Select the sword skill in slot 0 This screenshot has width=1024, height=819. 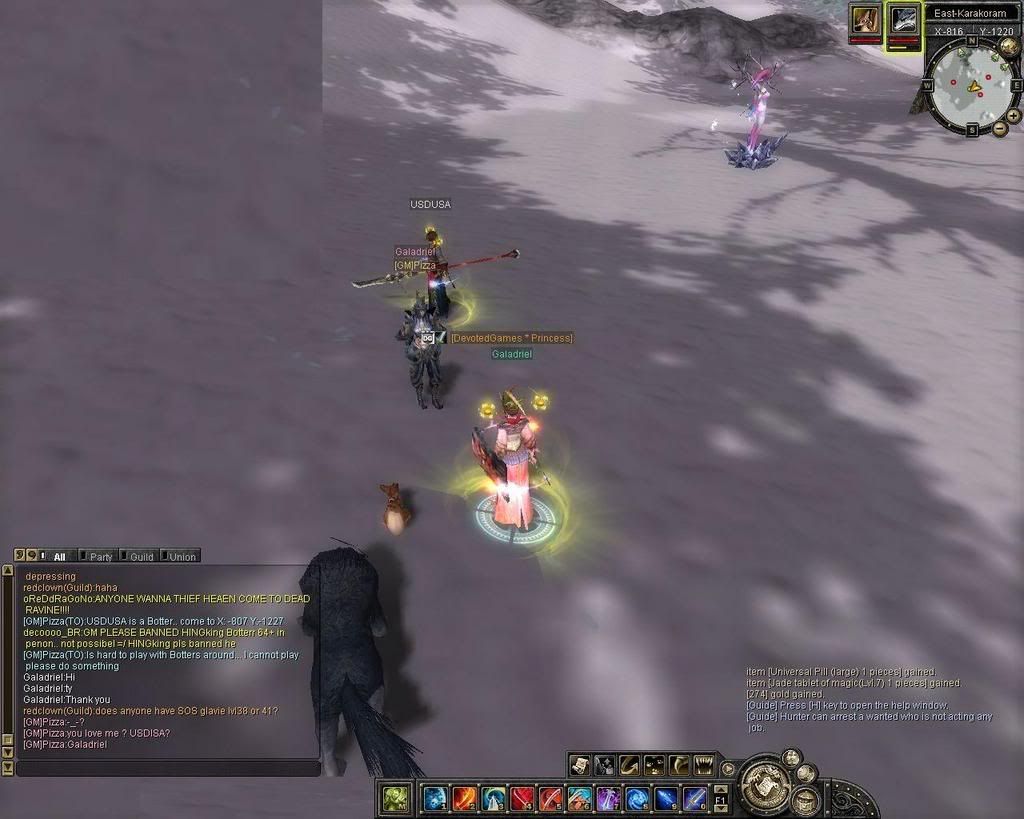click(695, 798)
